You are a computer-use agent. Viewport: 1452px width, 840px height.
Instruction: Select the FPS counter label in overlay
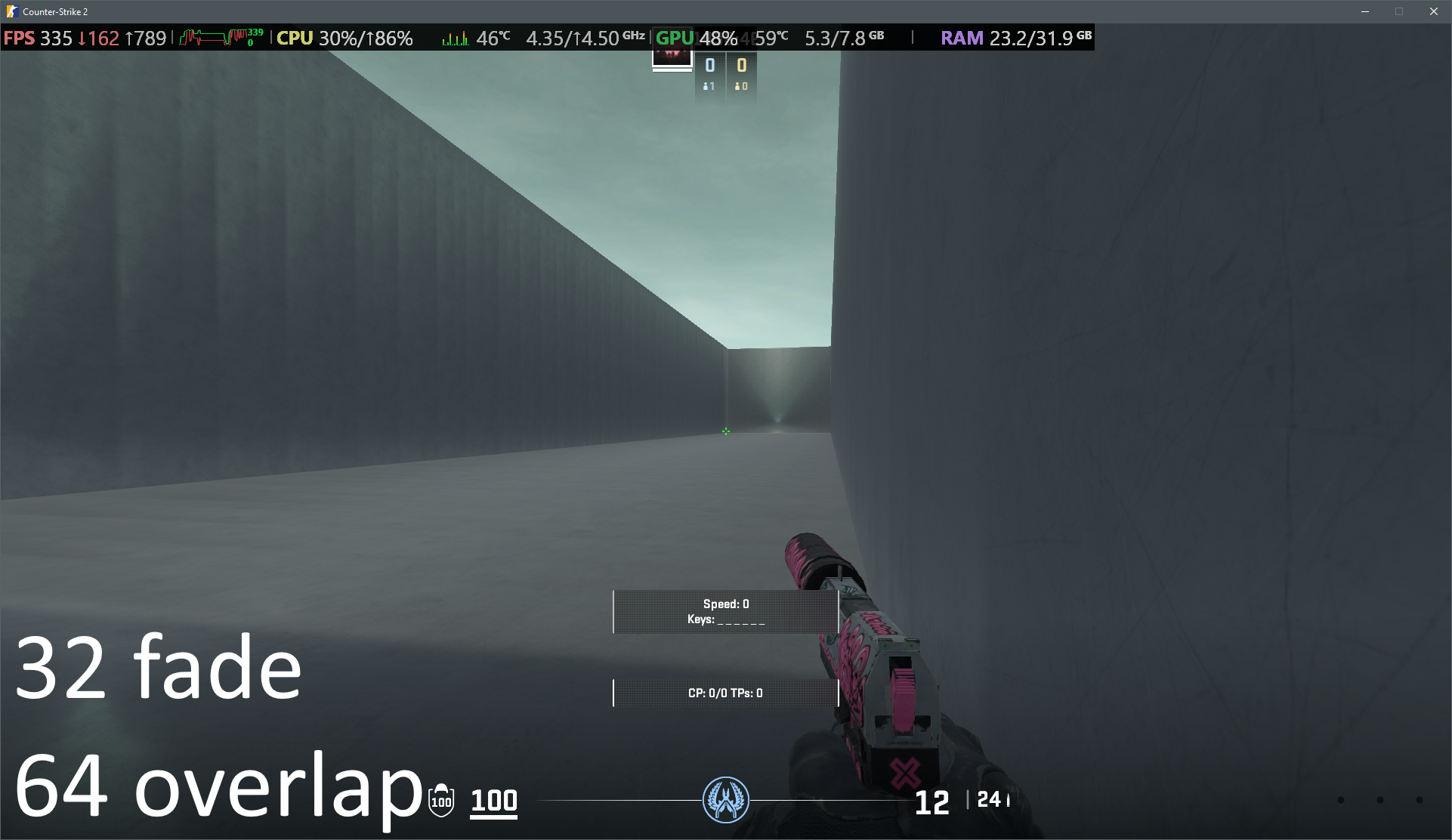20,38
